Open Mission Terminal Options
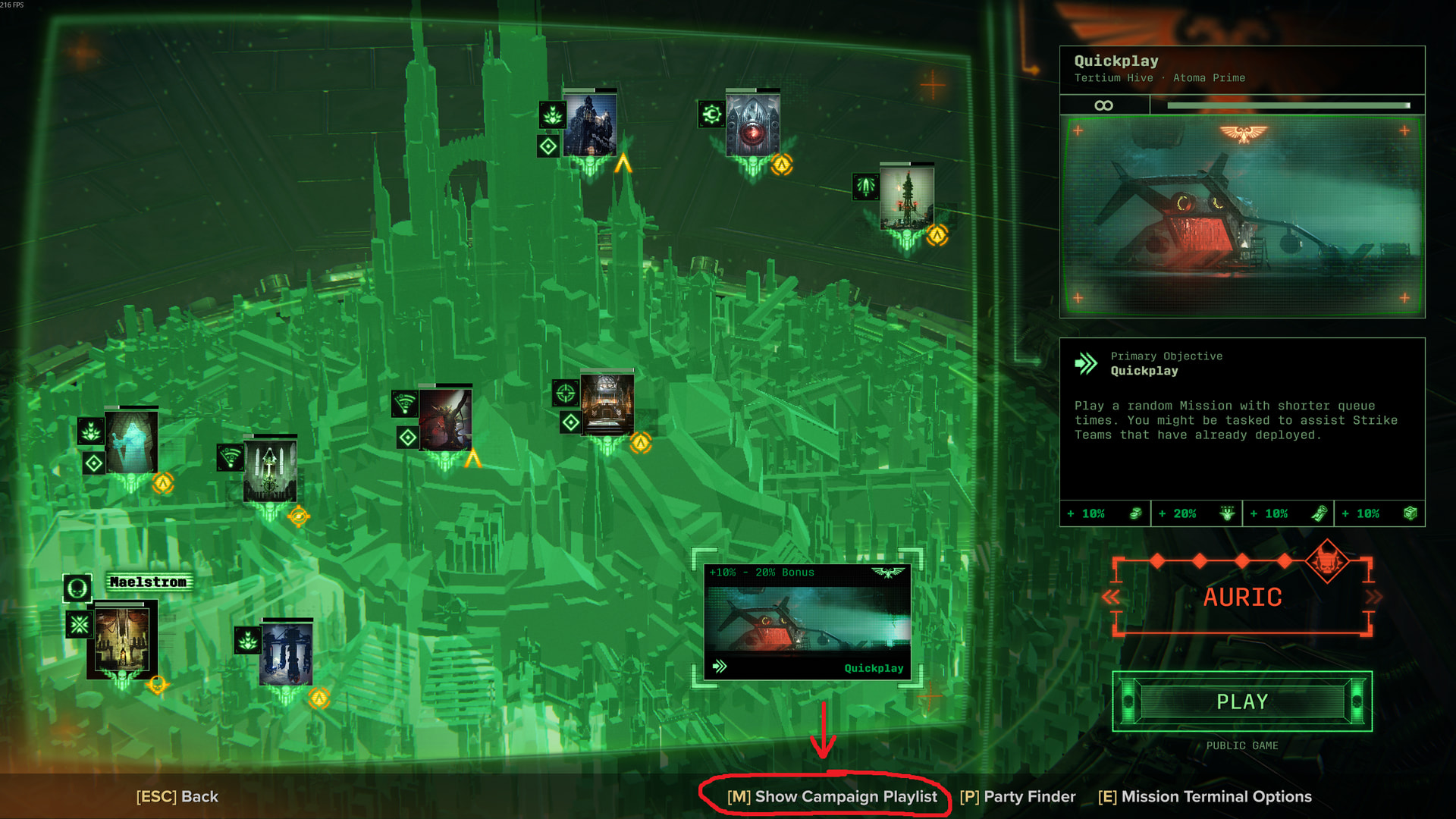The height and width of the screenshot is (819, 1456). pos(1204,796)
